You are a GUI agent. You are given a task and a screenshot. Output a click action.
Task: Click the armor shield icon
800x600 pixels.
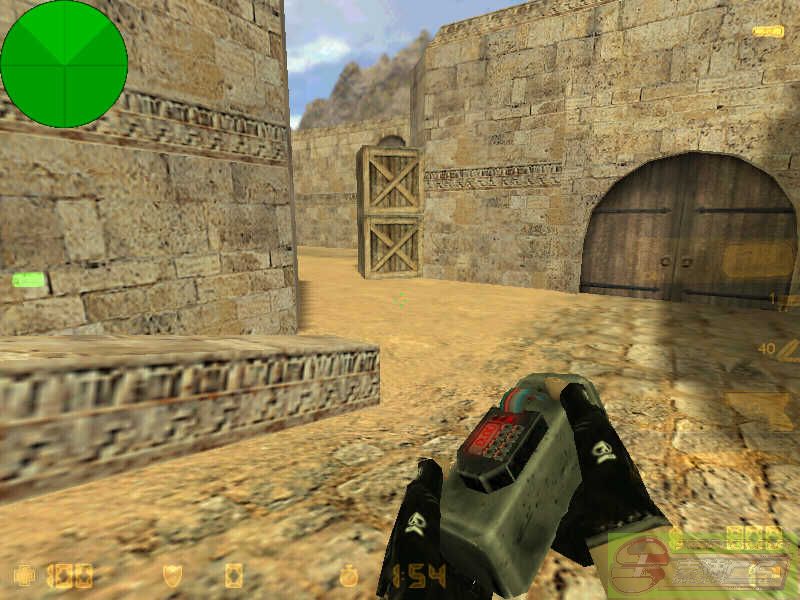click(172, 575)
